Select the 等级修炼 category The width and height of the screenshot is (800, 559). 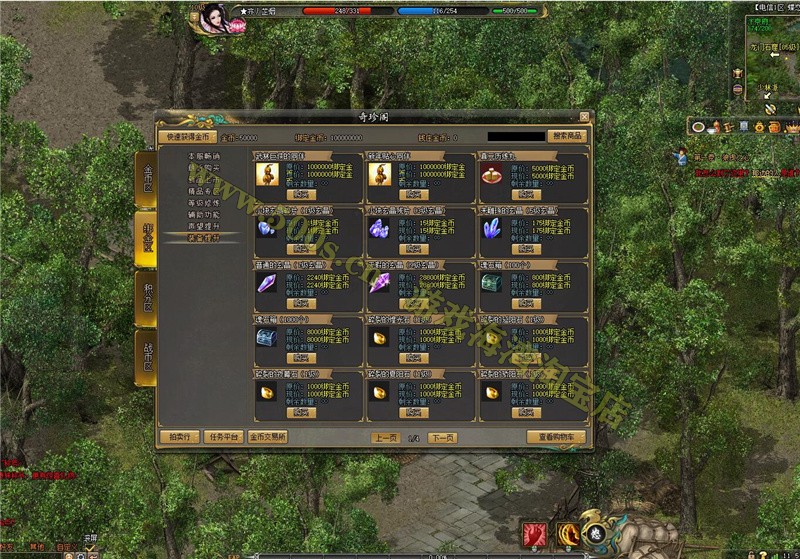(204, 202)
